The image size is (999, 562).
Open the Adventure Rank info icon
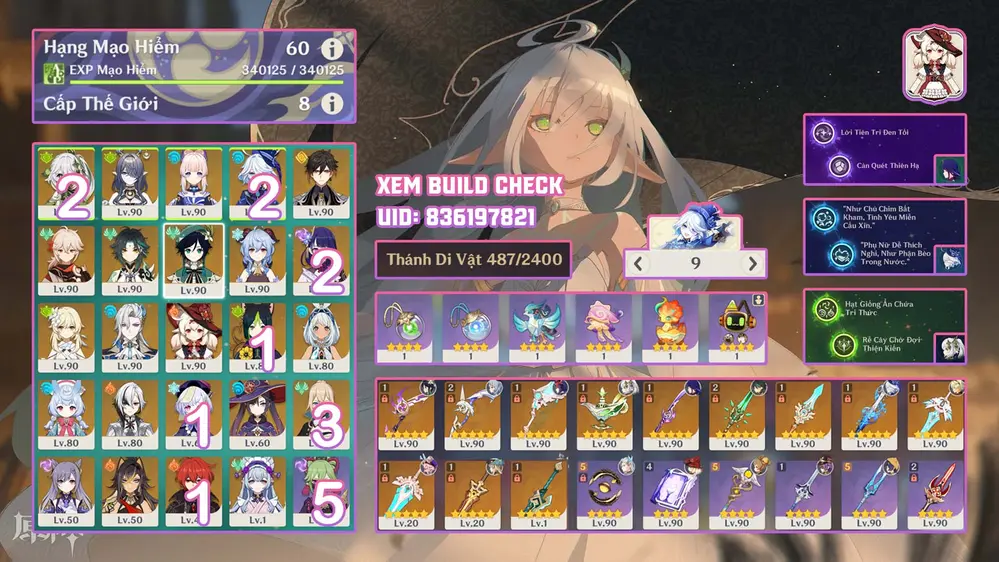click(x=331, y=49)
